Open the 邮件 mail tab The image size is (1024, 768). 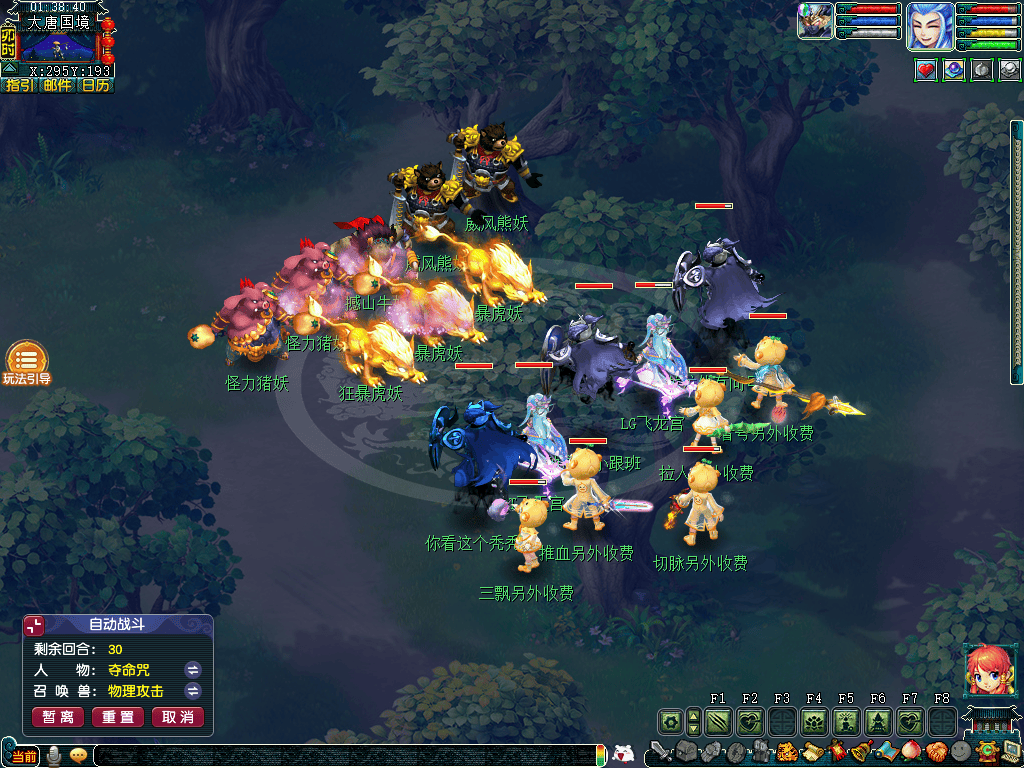pos(58,86)
